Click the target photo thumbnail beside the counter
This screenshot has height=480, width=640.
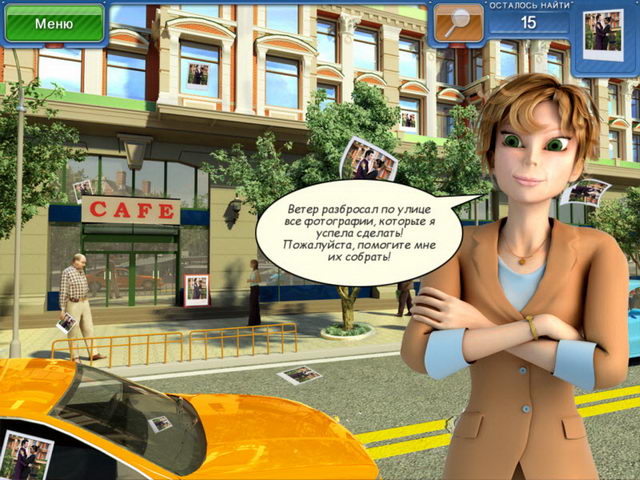[x=599, y=27]
